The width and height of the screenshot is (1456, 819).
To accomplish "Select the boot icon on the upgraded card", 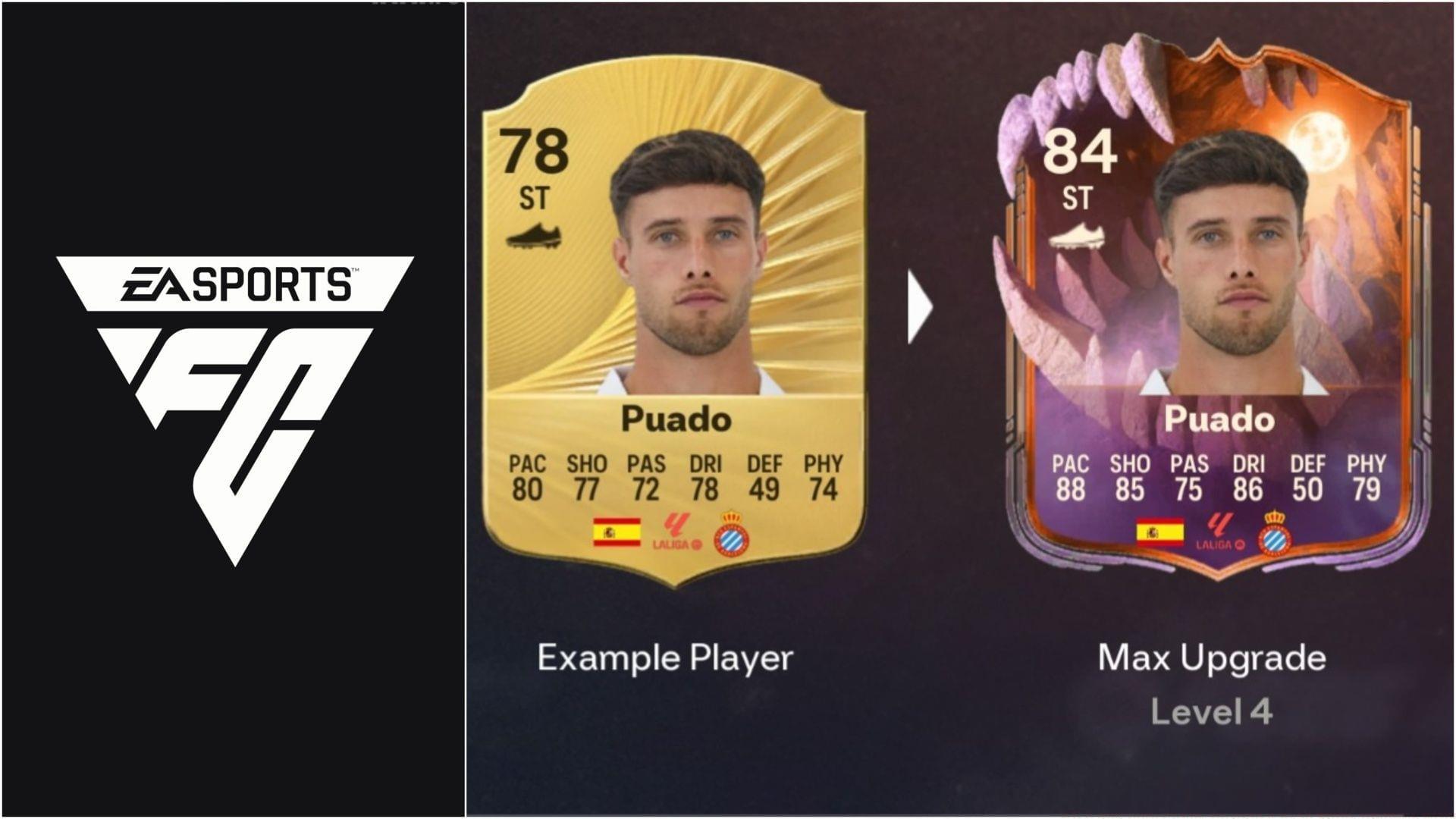I will (1078, 236).
